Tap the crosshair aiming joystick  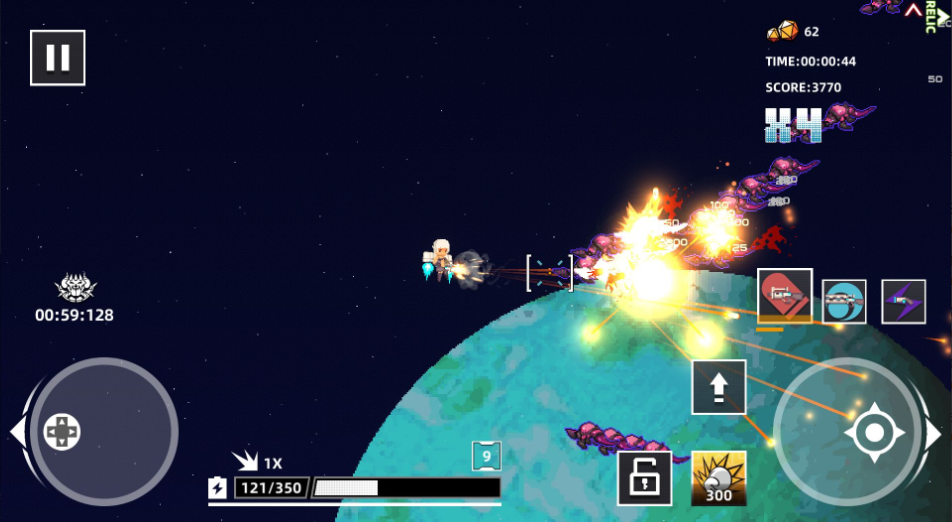pyautogui.click(x=874, y=433)
